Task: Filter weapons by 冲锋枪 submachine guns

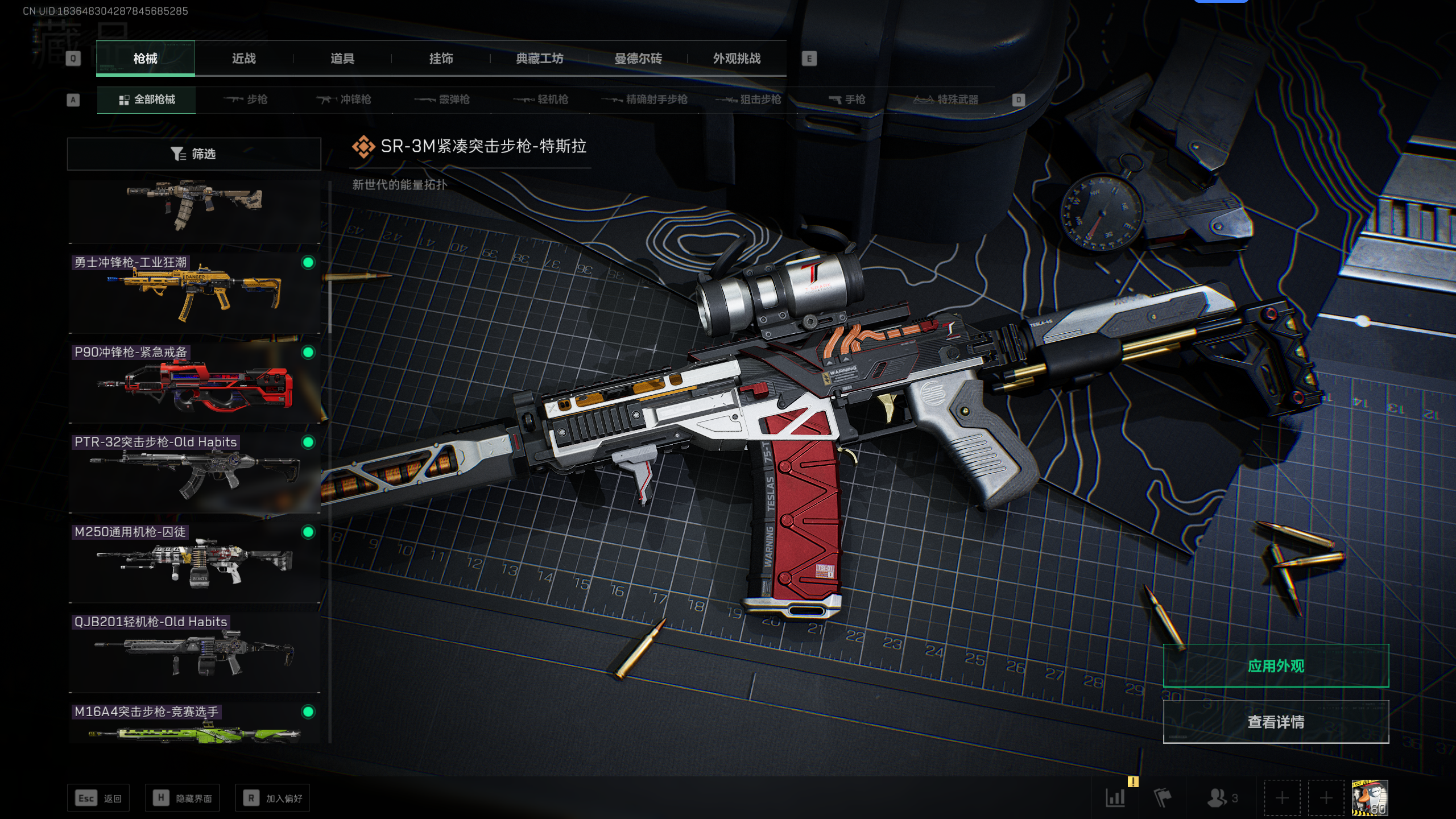Action: [344, 100]
